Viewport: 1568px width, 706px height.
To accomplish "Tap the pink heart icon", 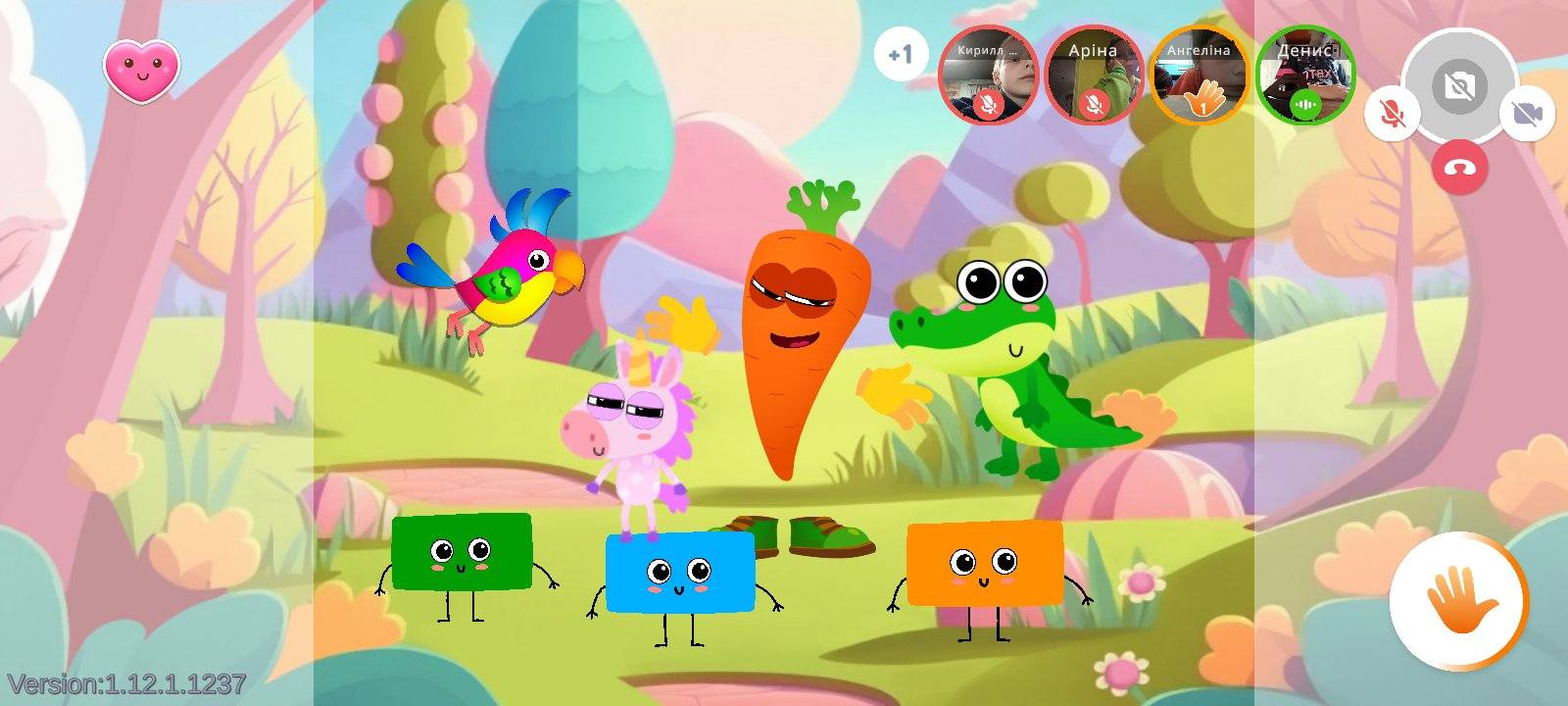I will (142, 69).
